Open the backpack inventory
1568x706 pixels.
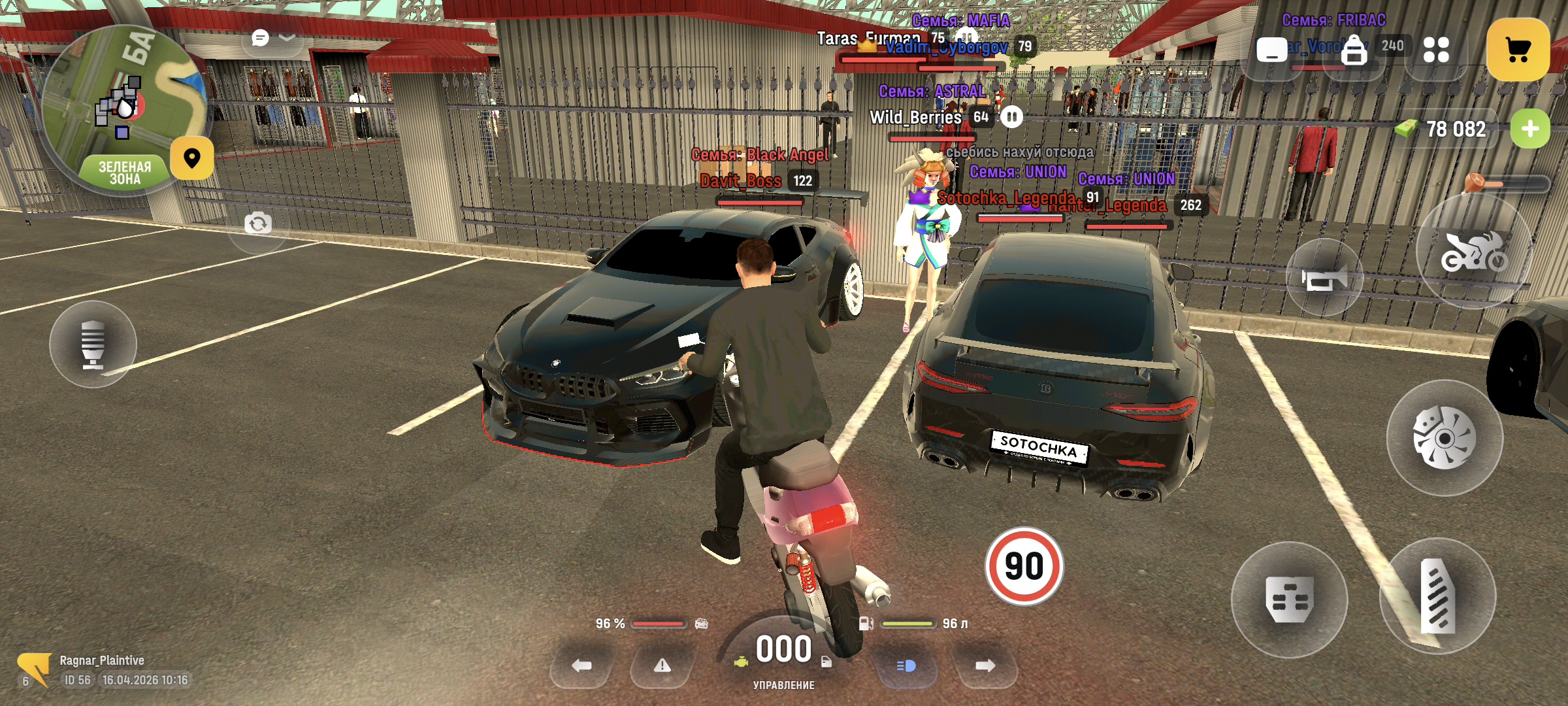[x=1354, y=50]
